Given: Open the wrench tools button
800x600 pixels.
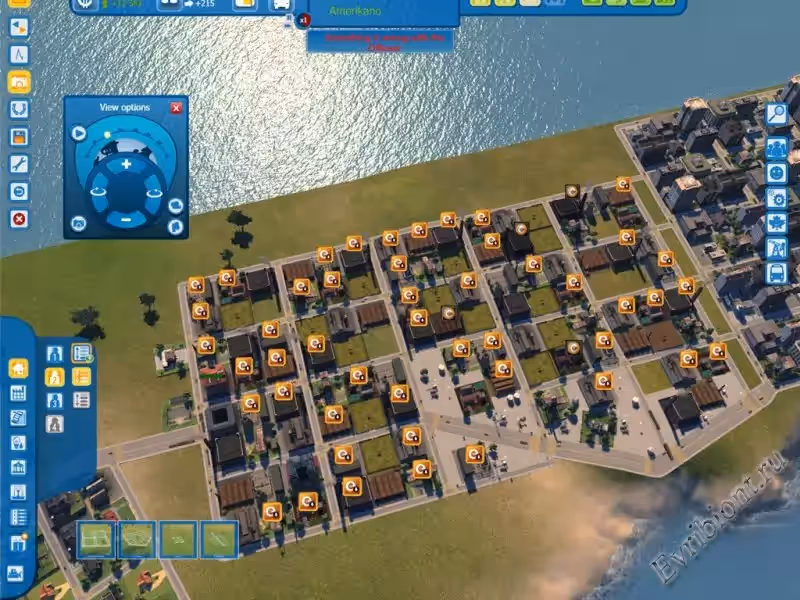Looking at the screenshot, I should 18,164.
